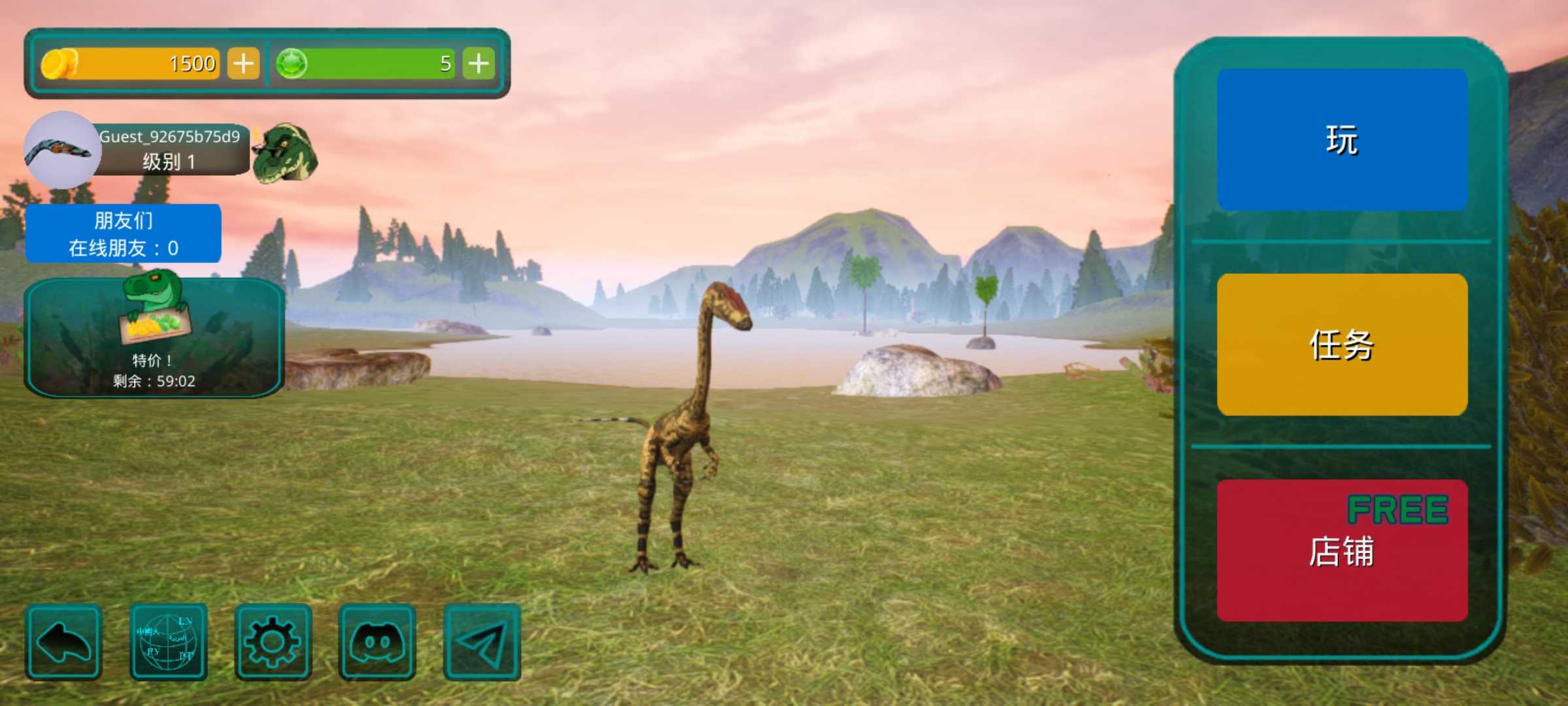This screenshot has width=1568, height=706.
Task: Go back using the arrow button
Action: pos(63,642)
